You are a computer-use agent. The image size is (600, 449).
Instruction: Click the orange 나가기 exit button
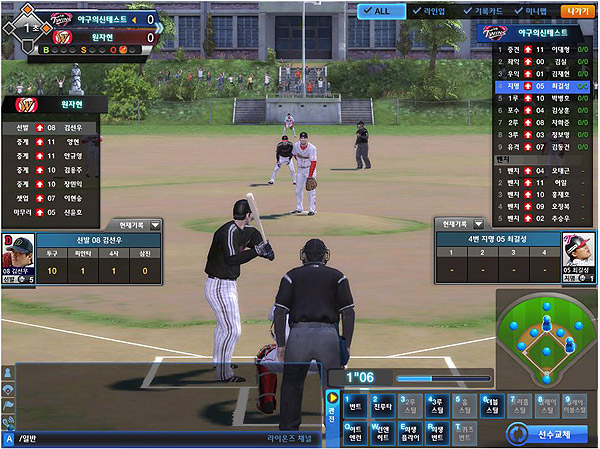point(577,11)
